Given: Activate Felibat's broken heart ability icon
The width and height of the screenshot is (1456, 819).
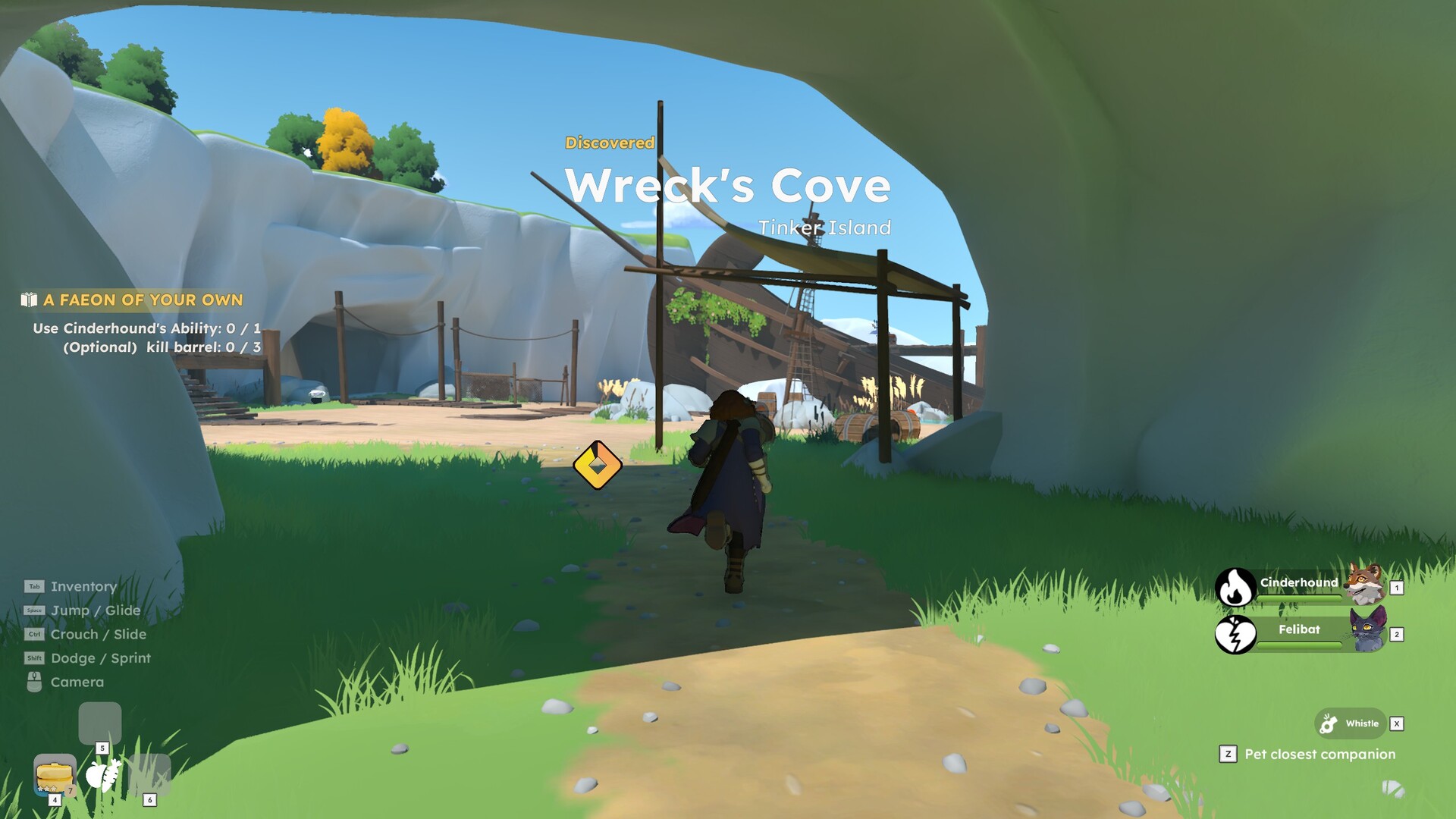Looking at the screenshot, I should 1235,634.
